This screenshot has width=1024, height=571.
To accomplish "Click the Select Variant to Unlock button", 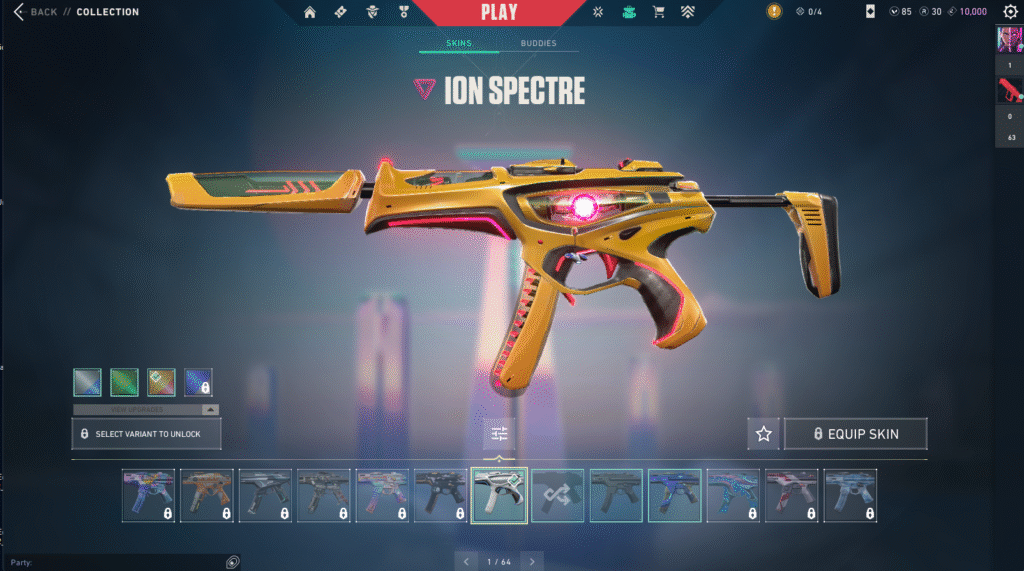I will (146, 434).
